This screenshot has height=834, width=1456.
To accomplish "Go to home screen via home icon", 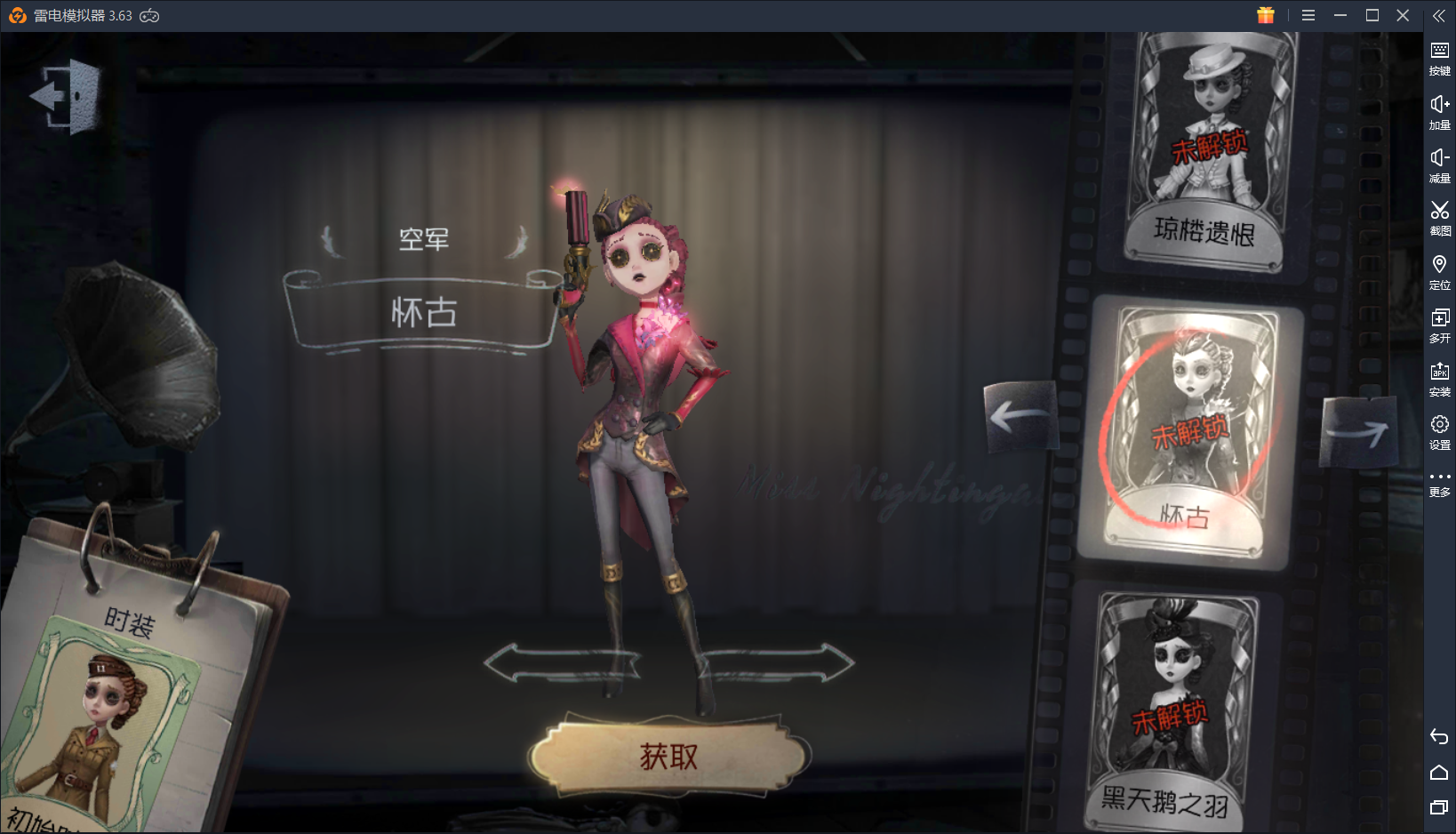I will (1440, 770).
